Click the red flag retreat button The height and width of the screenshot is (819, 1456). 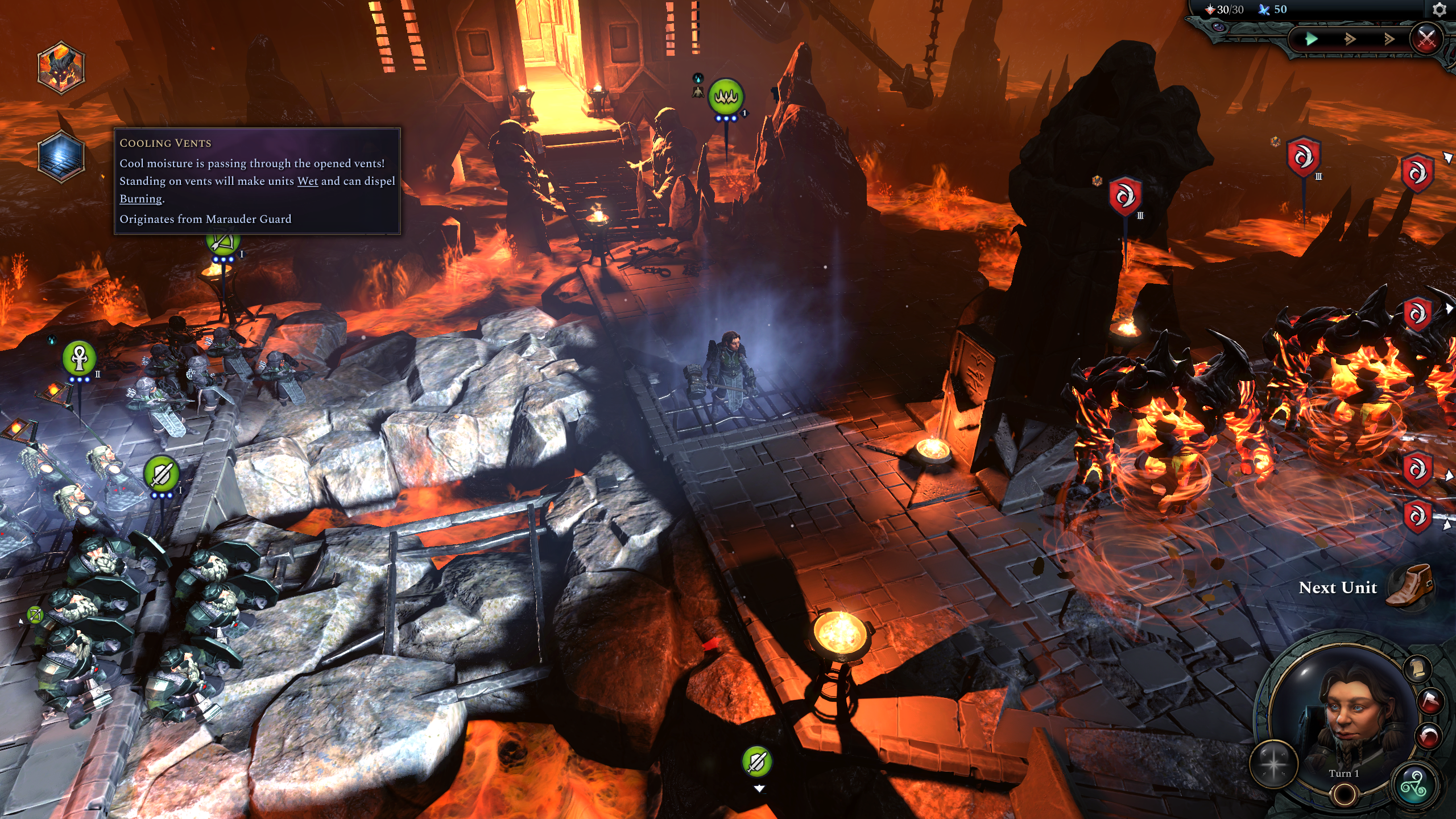click(1429, 701)
